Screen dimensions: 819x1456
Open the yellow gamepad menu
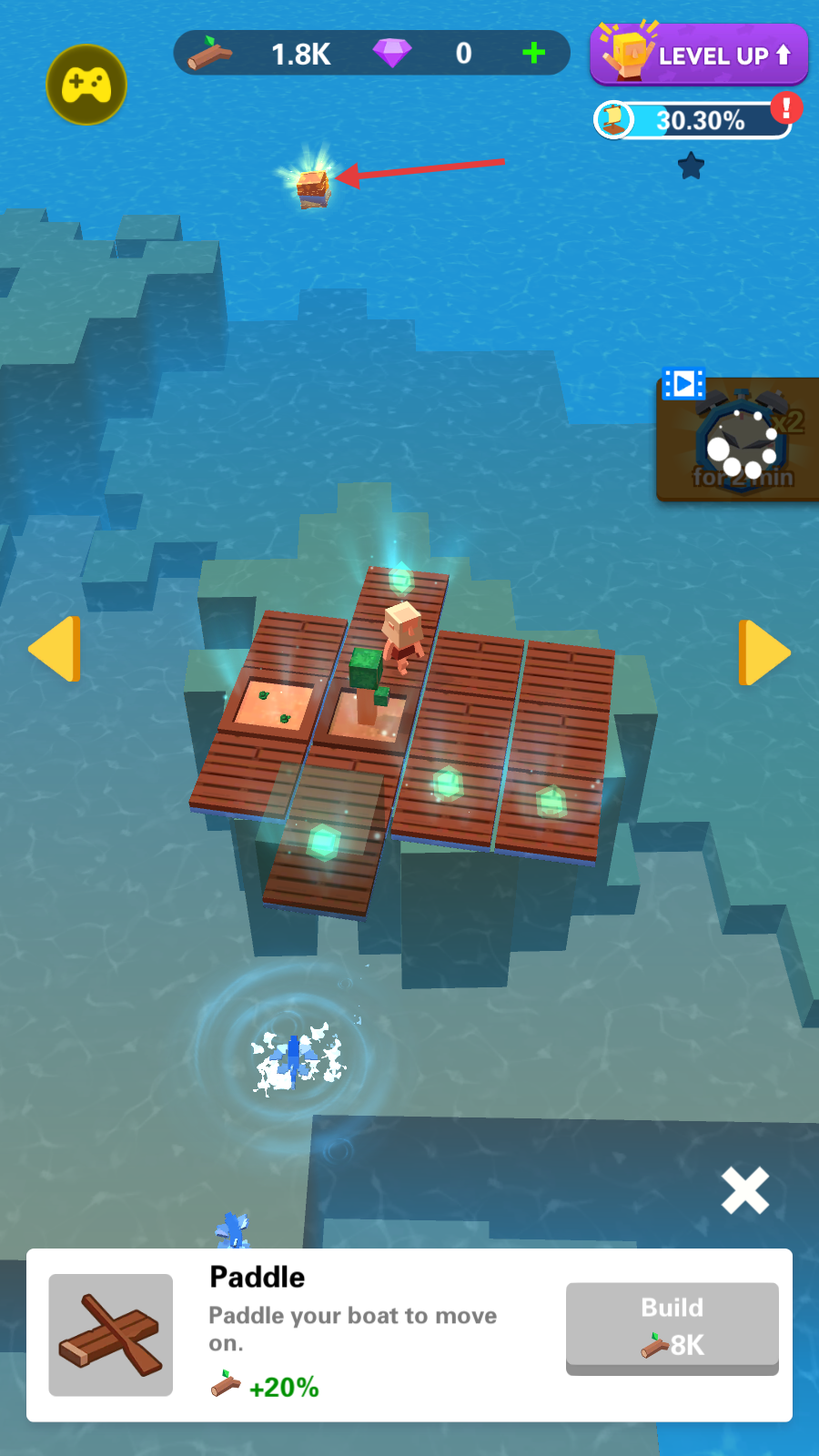point(86,85)
